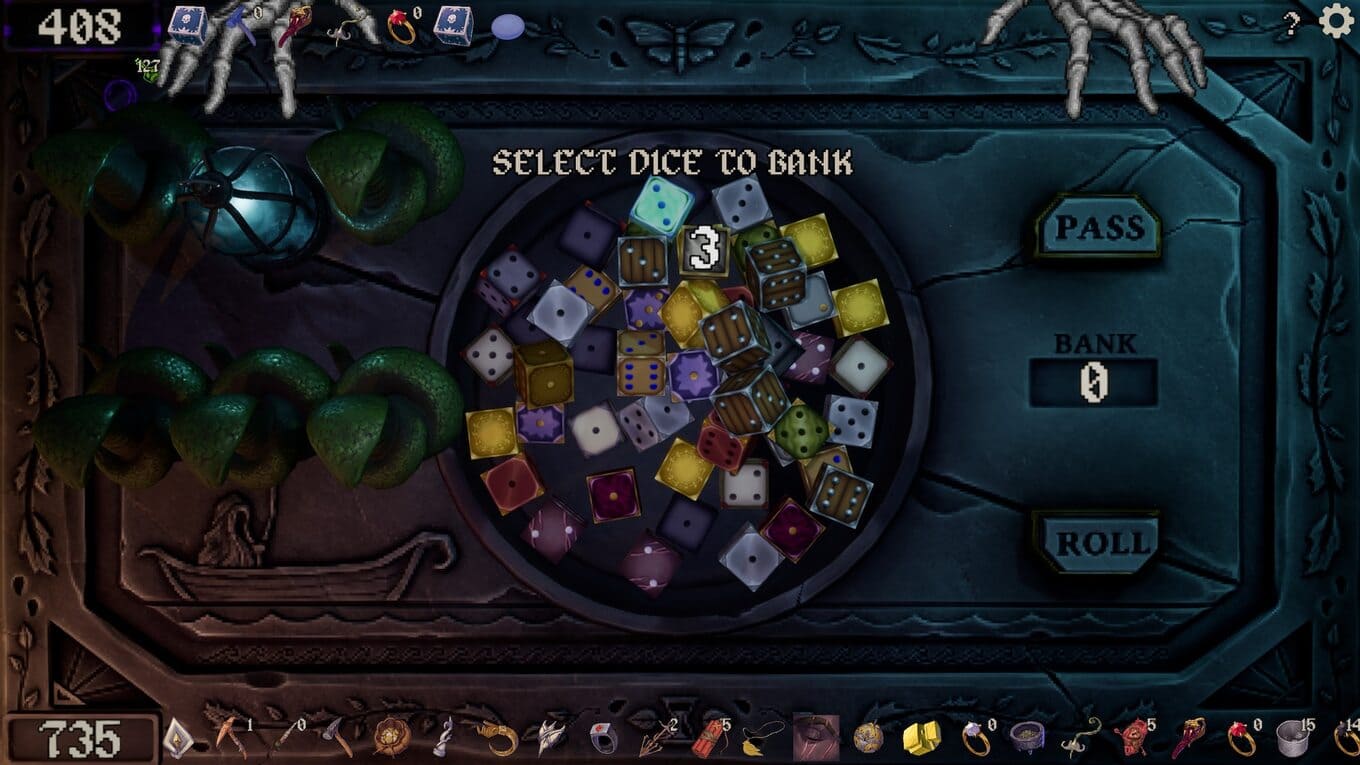Click the cauldron item icon
Image resolution: width=1360 pixels, height=765 pixels.
(x=1027, y=739)
